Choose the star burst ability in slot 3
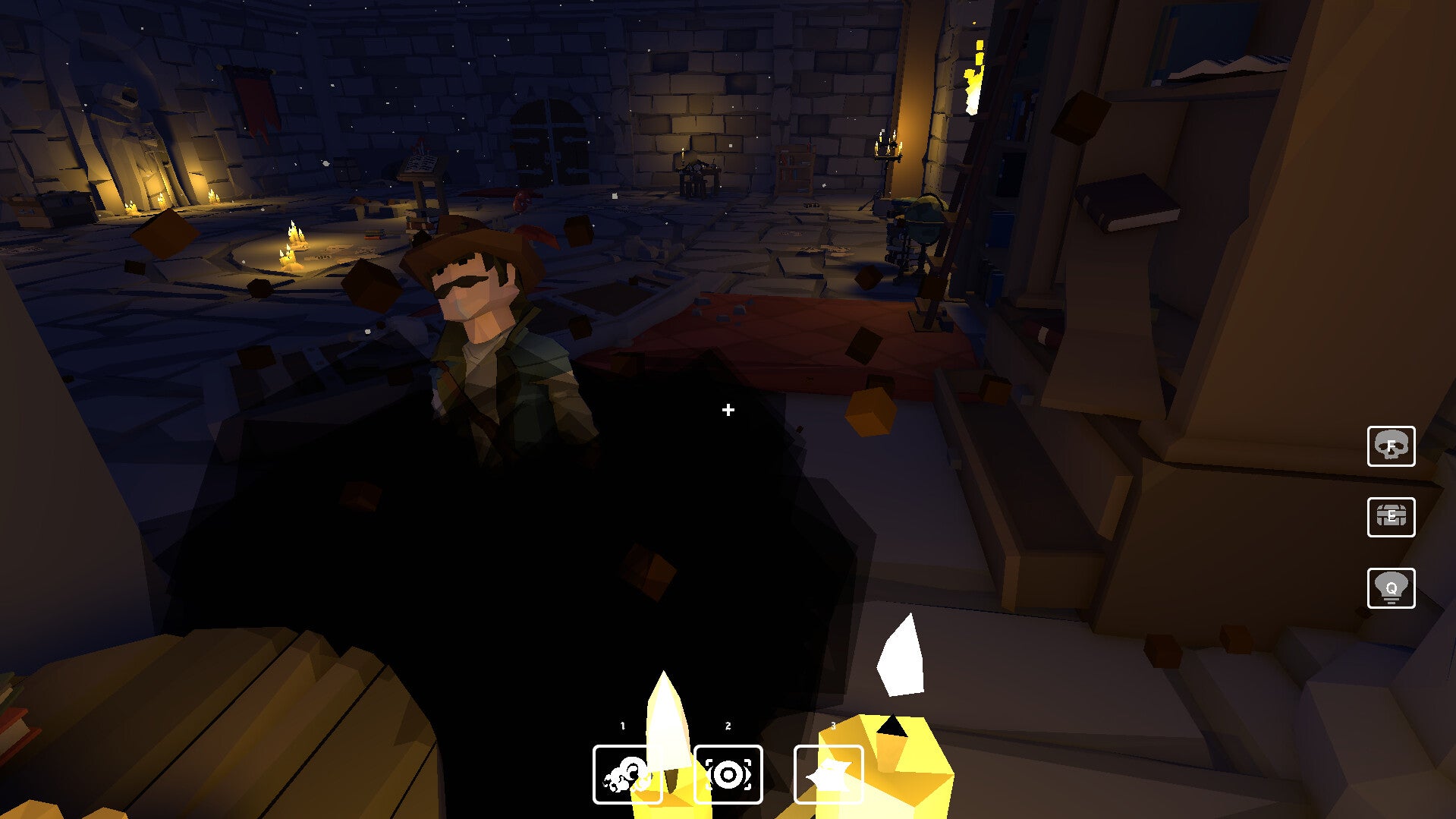 pos(828,774)
